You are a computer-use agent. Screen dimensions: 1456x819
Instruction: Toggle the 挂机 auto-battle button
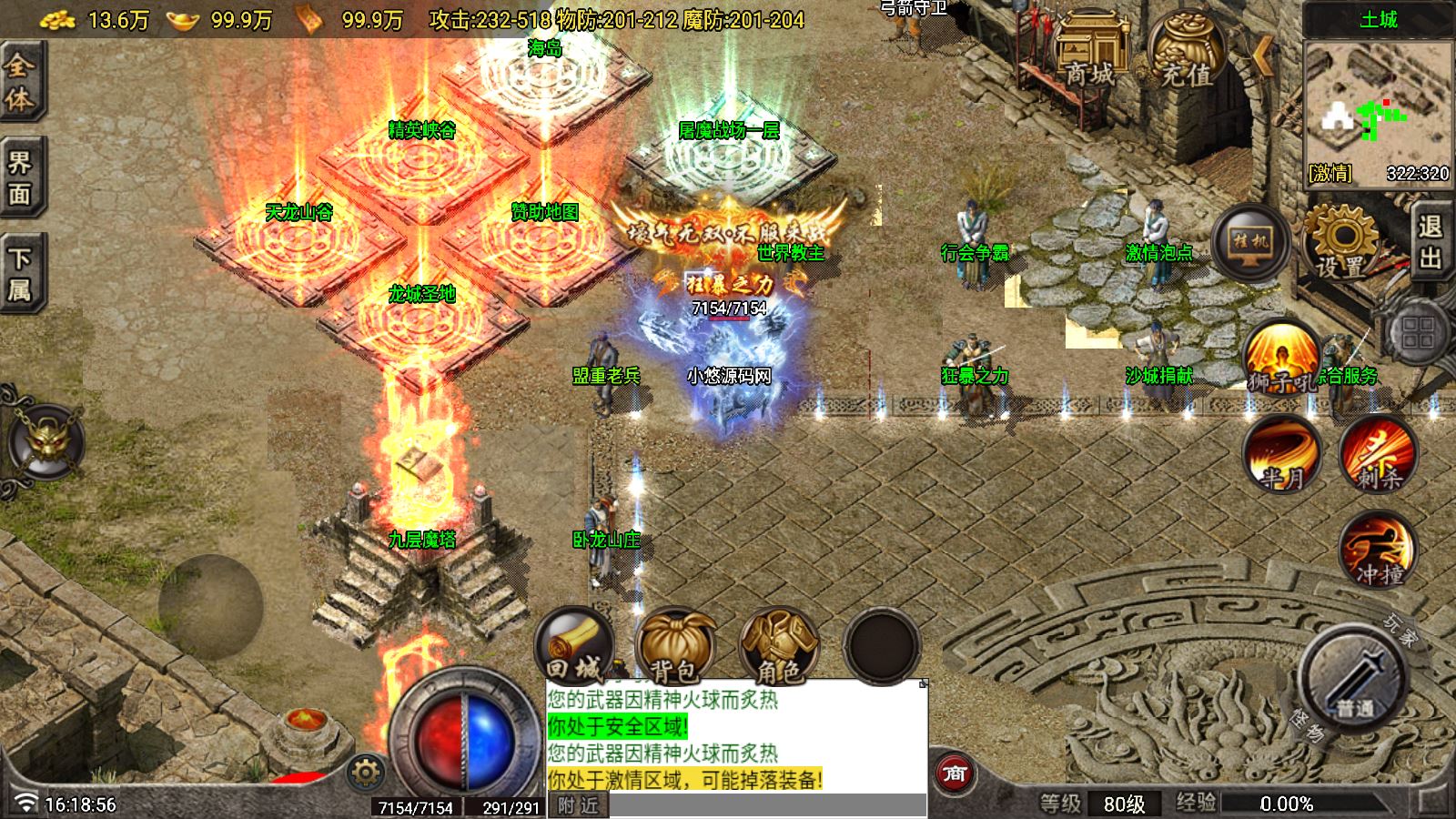1249,242
